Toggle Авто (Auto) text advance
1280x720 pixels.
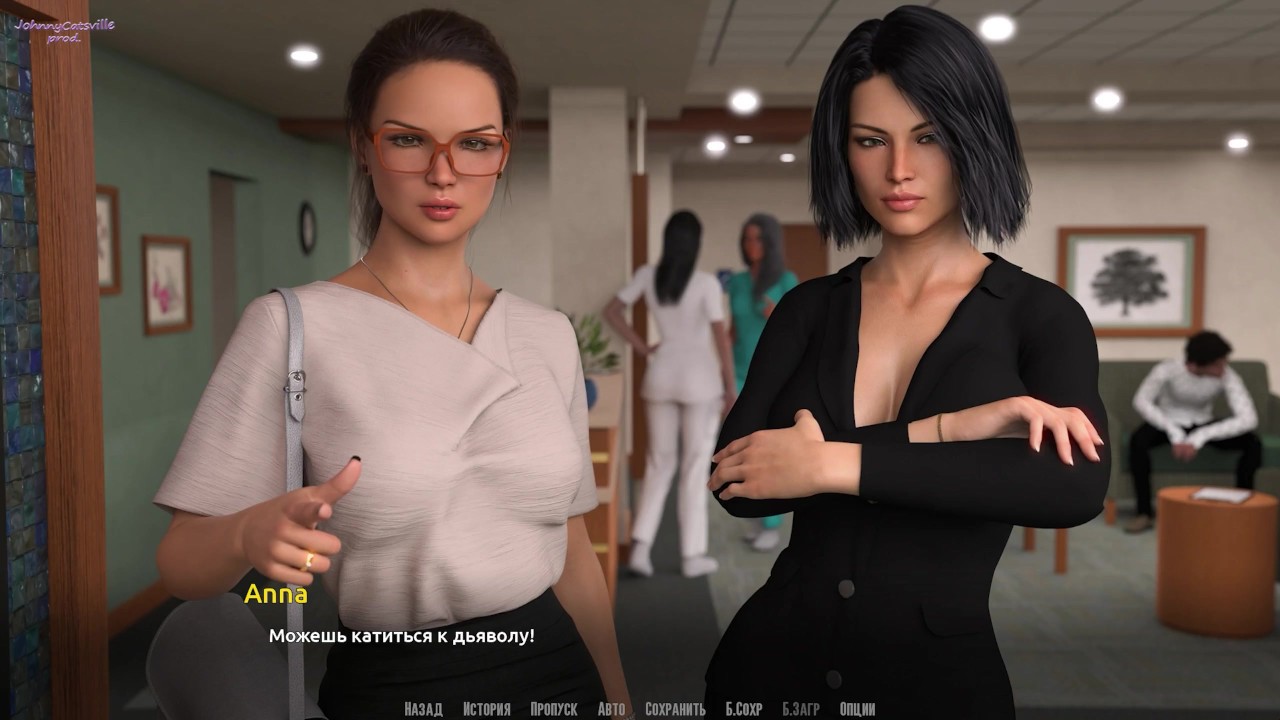(611, 709)
